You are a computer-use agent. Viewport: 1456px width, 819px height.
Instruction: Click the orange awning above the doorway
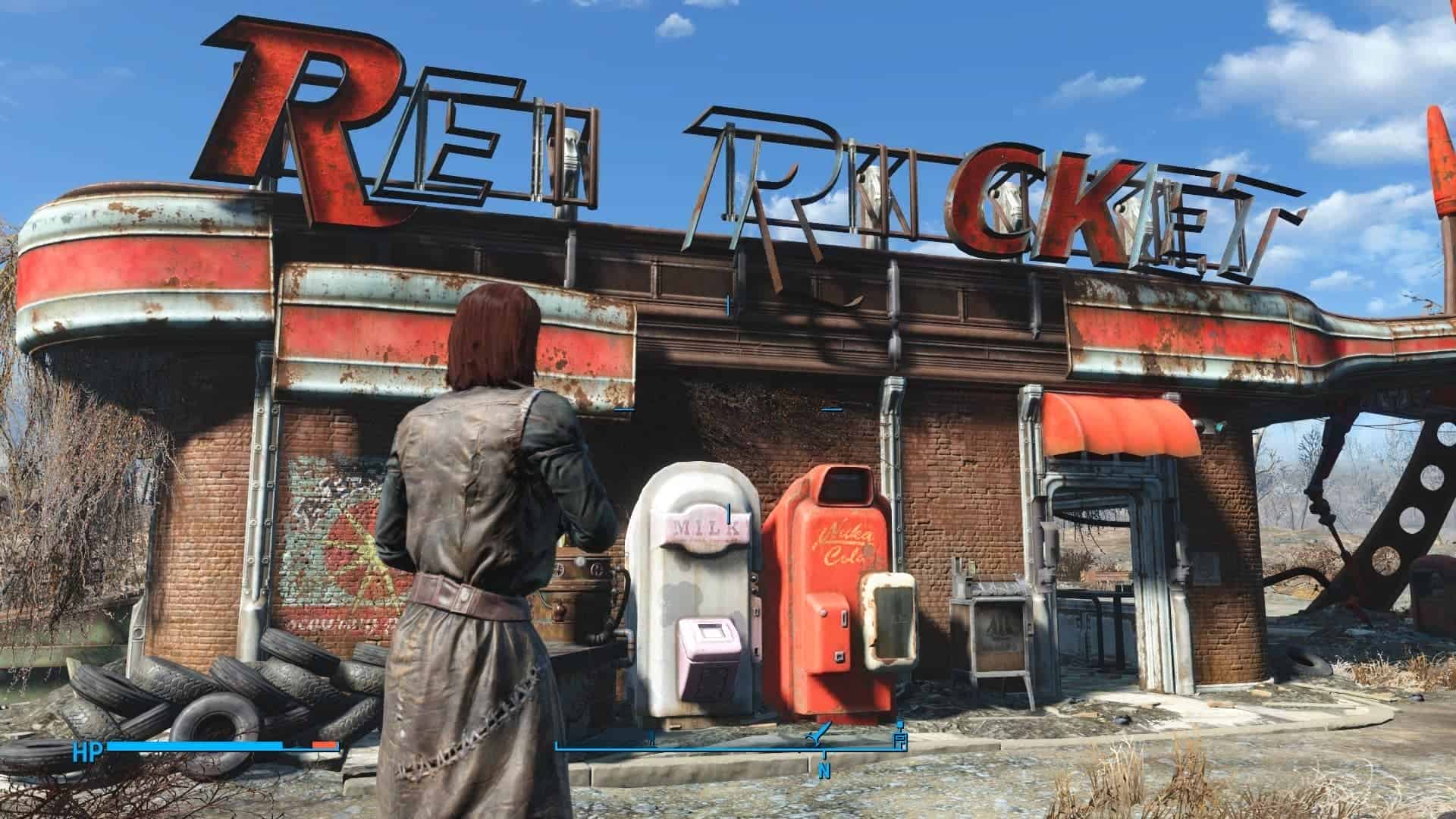coord(1115,421)
